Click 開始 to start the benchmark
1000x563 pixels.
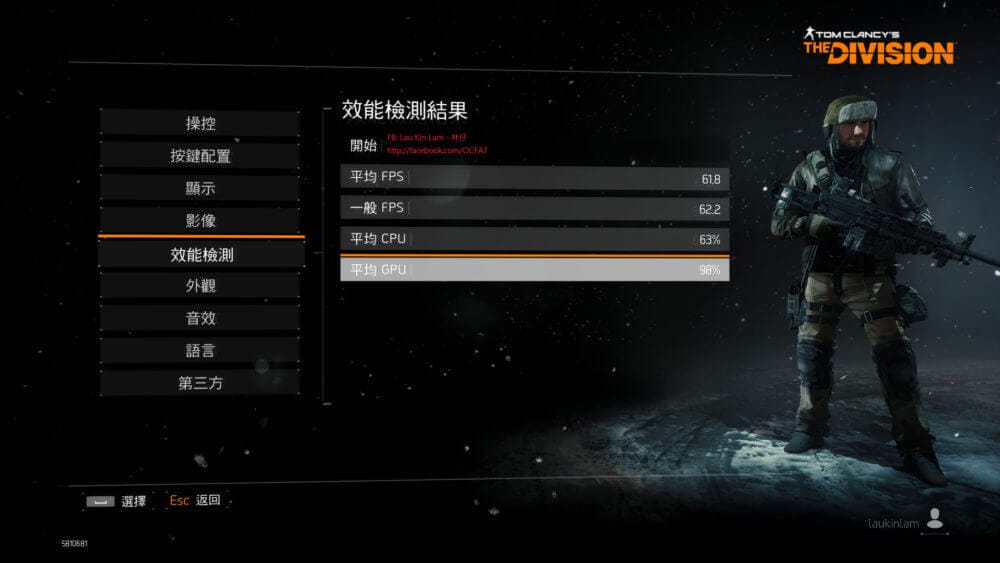pos(363,145)
